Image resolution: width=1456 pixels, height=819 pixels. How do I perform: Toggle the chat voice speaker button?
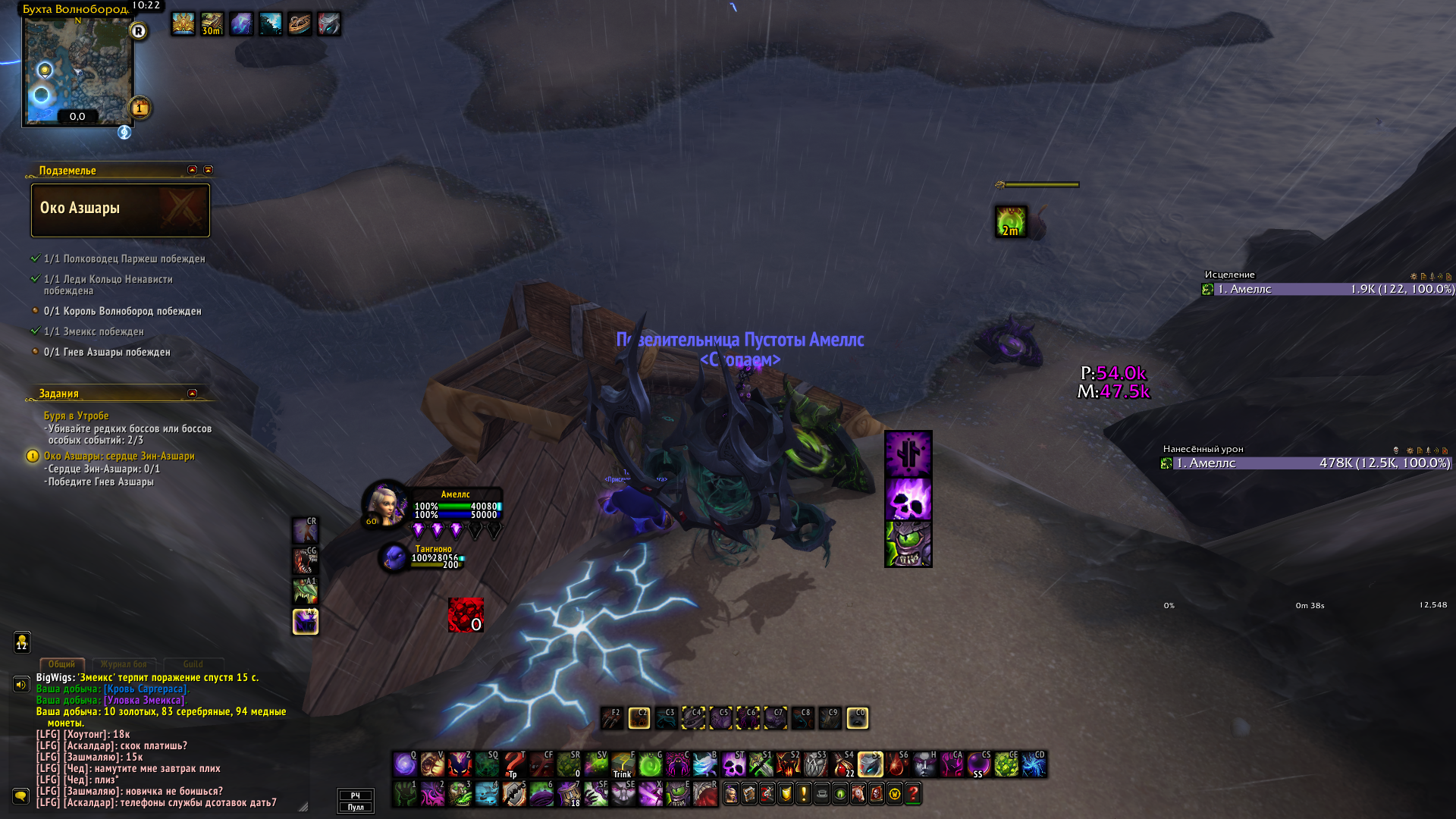pyautogui.click(x=21, y=685)
